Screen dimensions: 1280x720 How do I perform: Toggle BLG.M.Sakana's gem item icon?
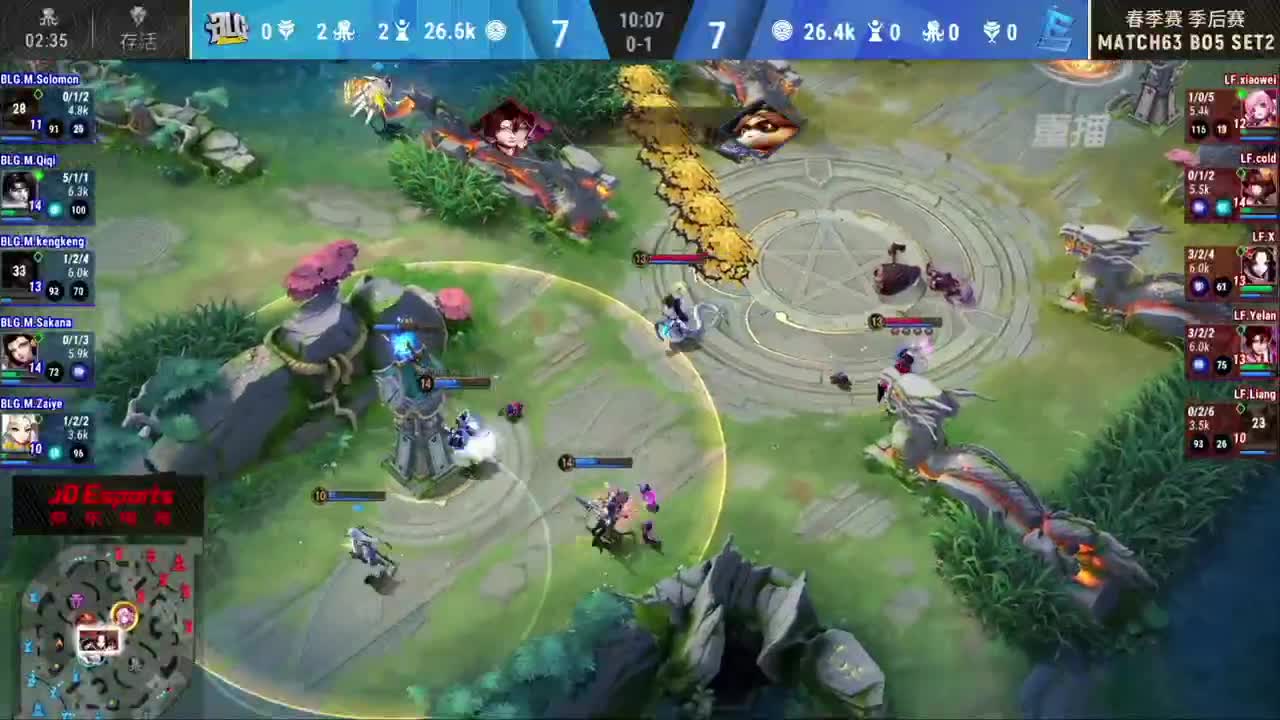pyautogui.click(x=80, y=372)
